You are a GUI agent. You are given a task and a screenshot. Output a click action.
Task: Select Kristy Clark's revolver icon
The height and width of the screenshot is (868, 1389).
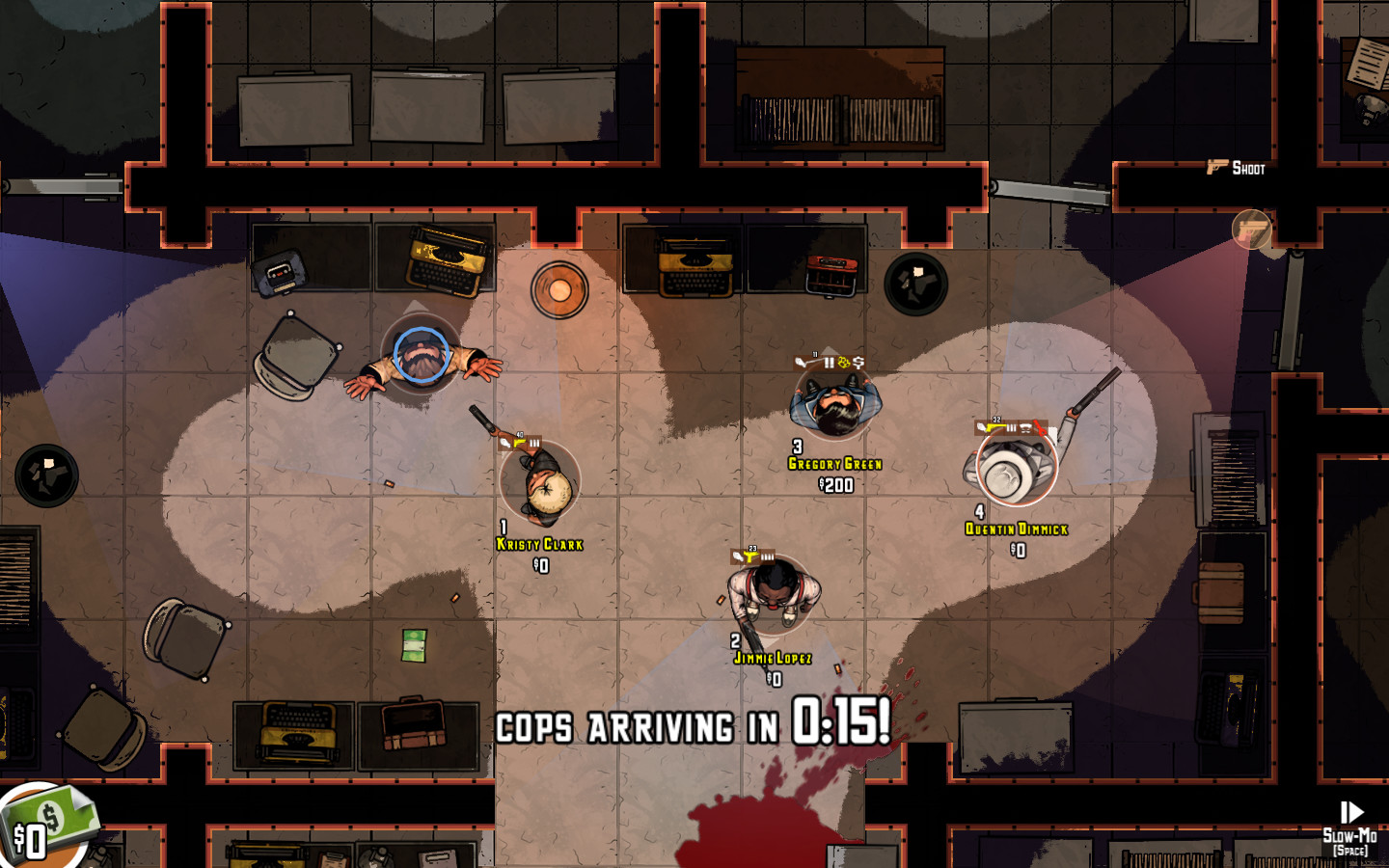507,442
